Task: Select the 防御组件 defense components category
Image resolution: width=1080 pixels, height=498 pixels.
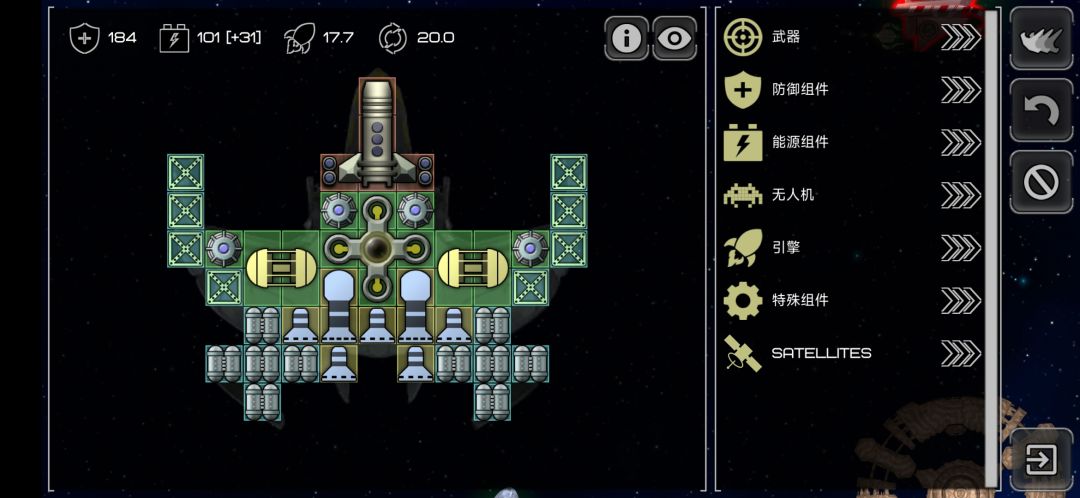Action: (850, 89)
